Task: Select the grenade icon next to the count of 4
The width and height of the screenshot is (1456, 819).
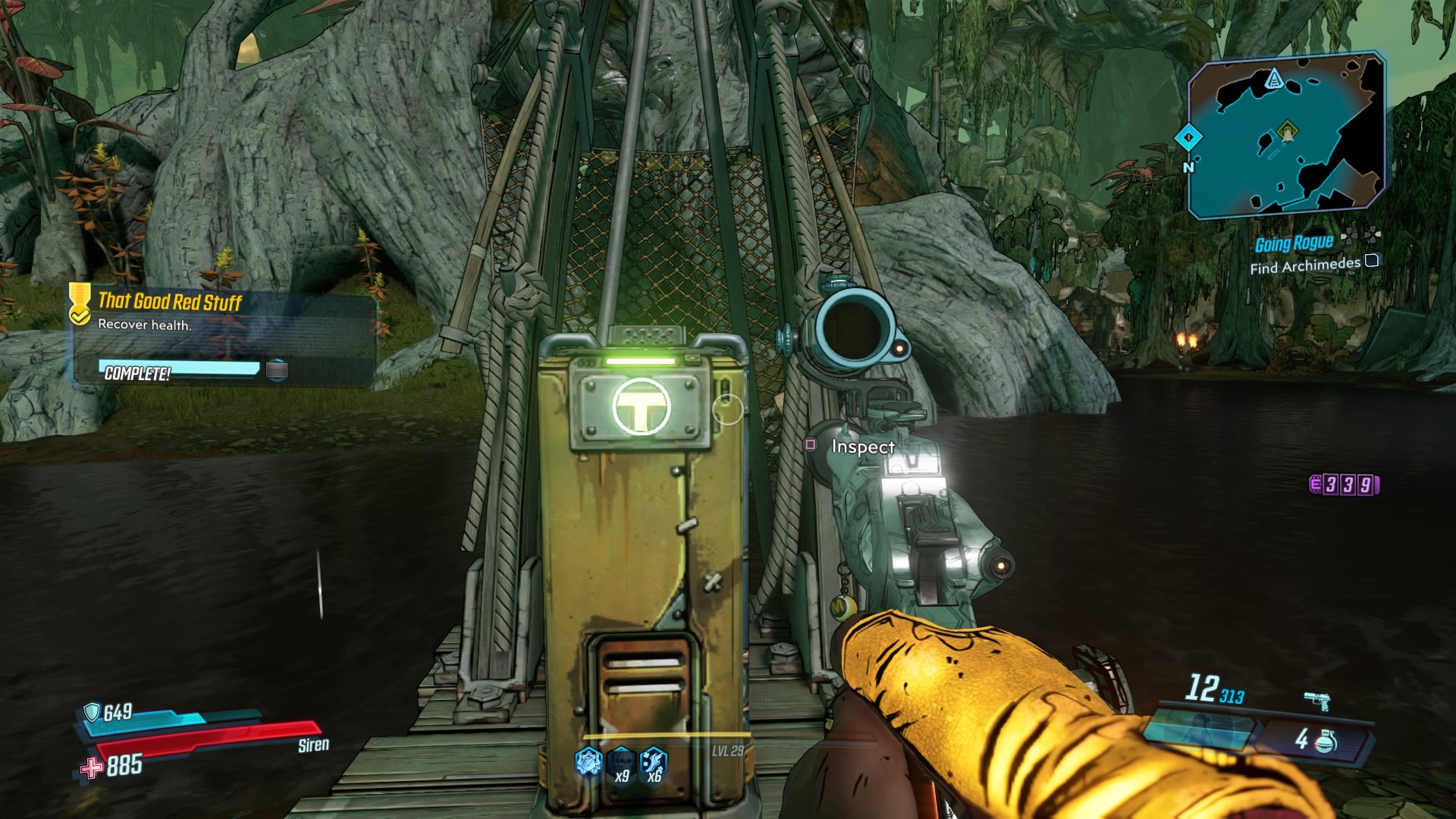Action: (x=1325, y=743)
